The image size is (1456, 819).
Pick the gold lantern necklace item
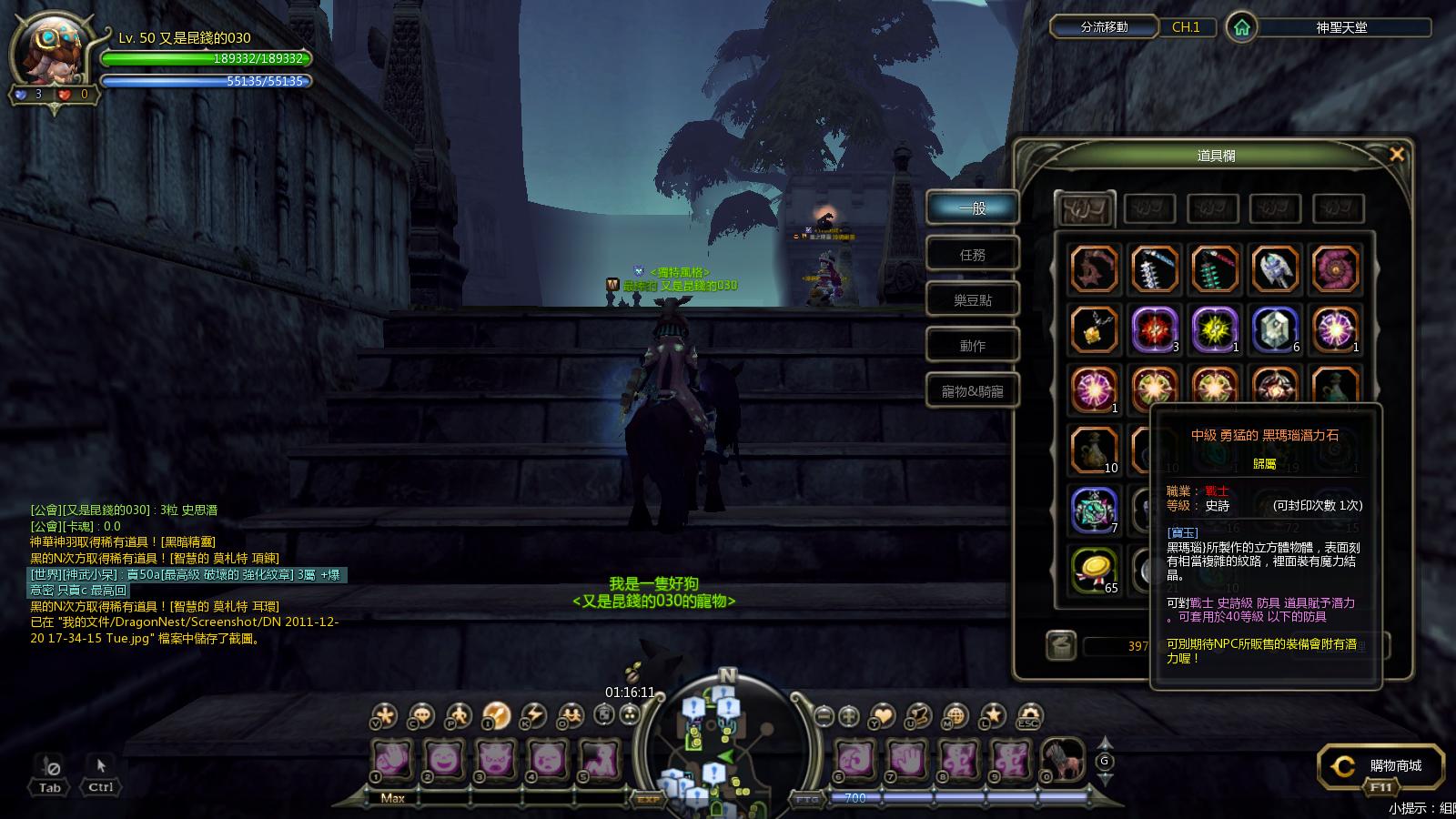pyautogui.click(x=1093, y=329)
